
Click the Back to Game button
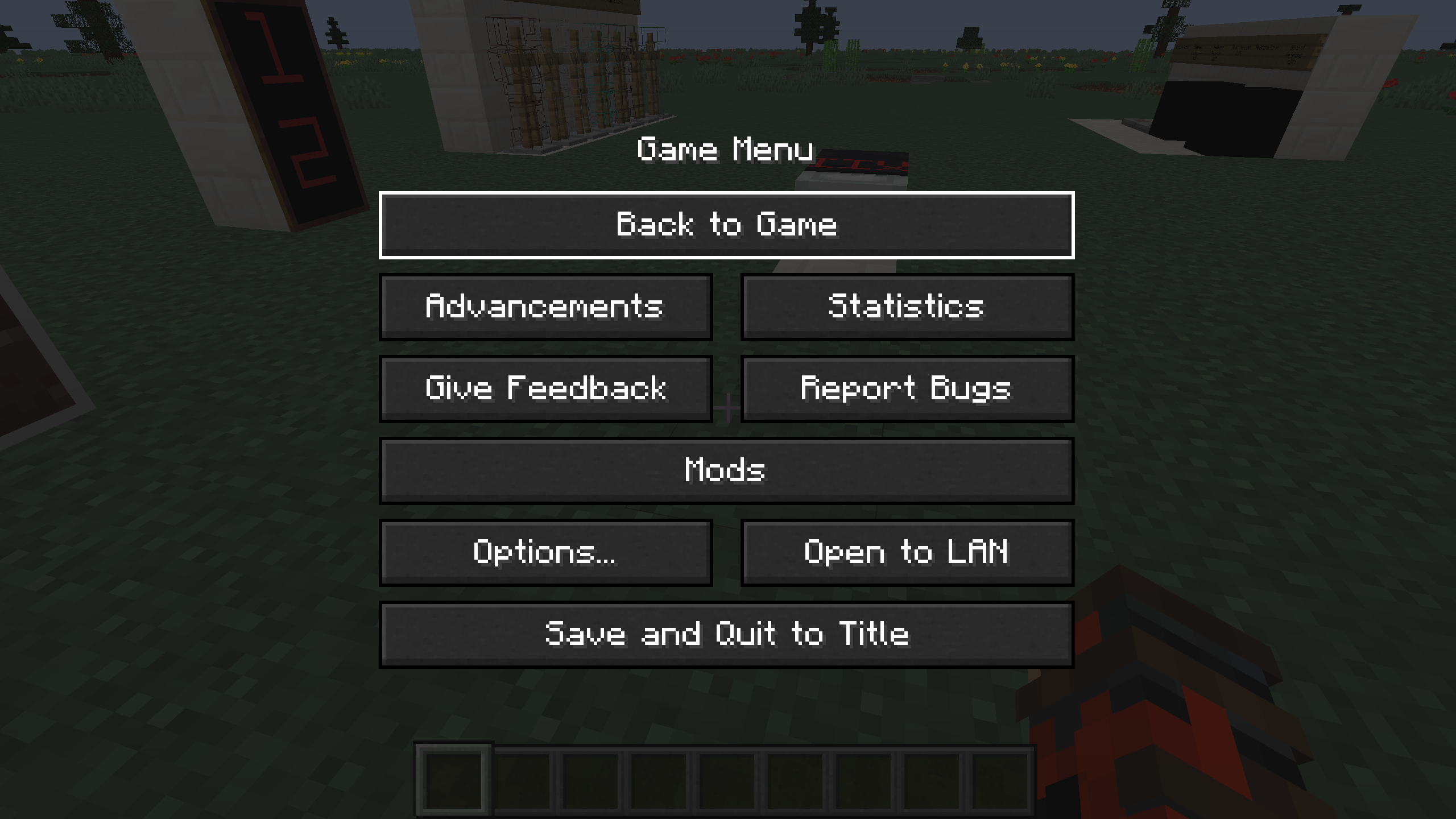click(x=727, y=224)
